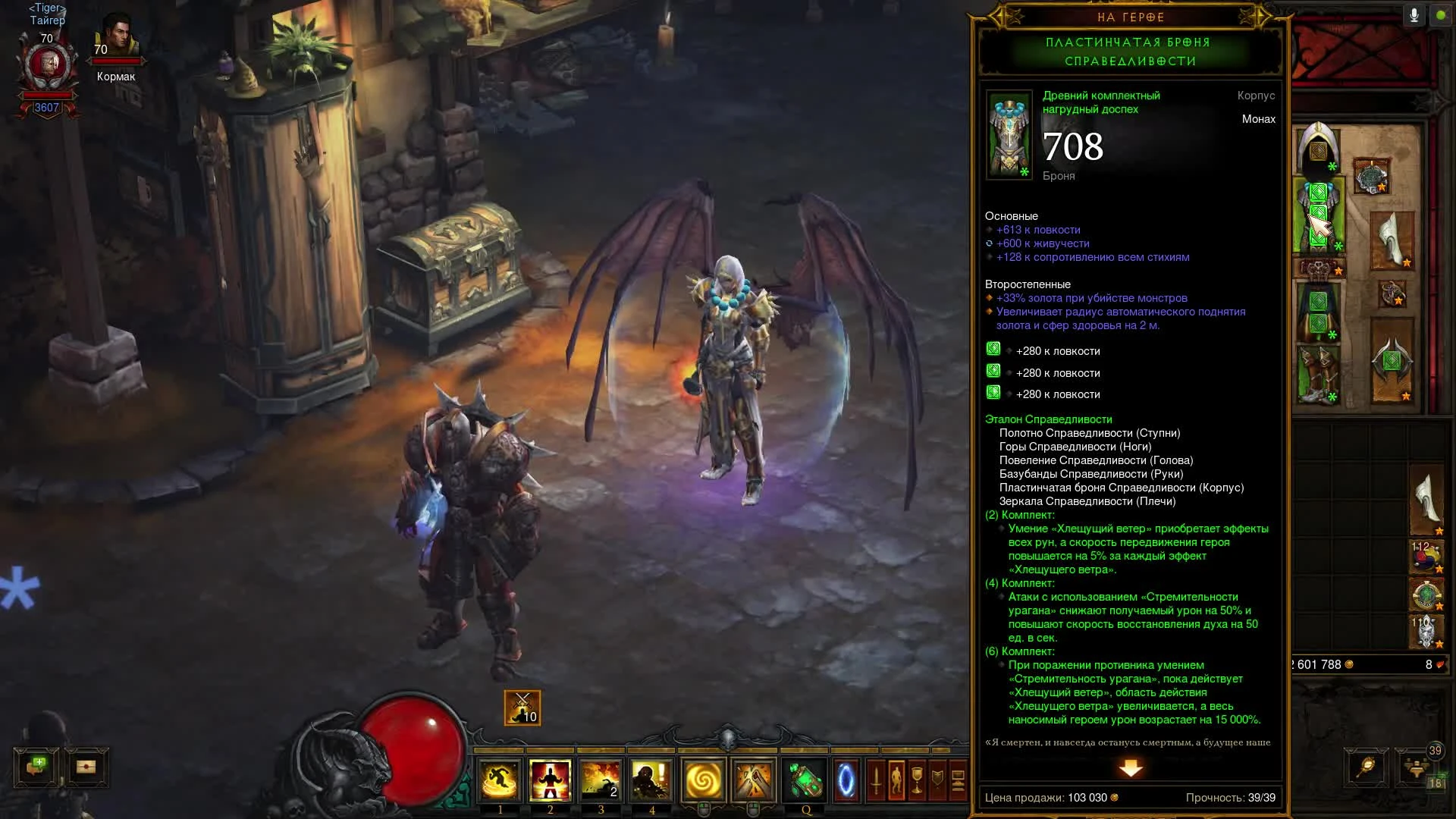This screenshot has width=1456, height=819.
Task: Click the green plus community icon bottom left
Action: click(34, 767)
